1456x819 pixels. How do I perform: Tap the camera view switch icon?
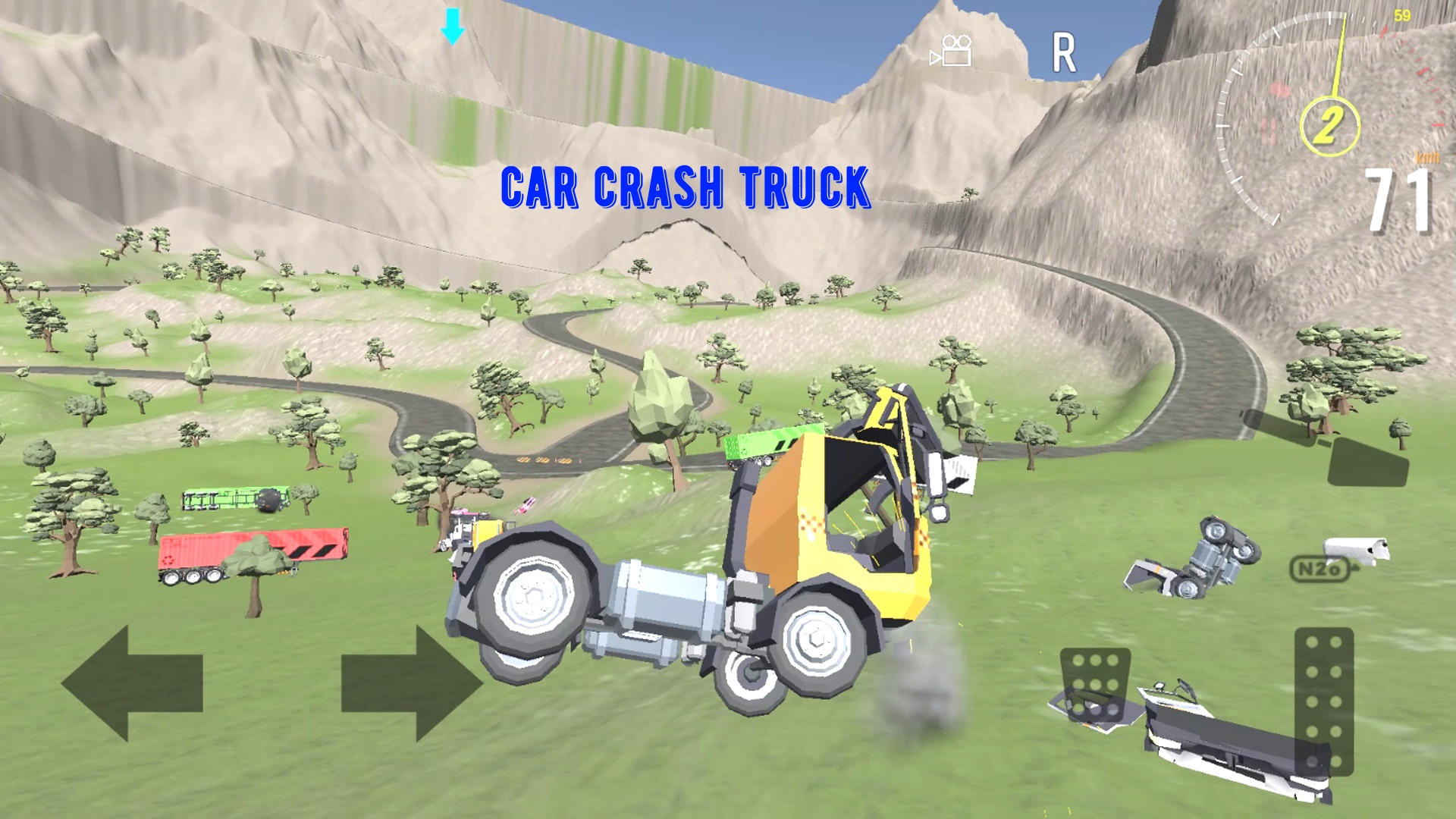[x=952, y=51]
